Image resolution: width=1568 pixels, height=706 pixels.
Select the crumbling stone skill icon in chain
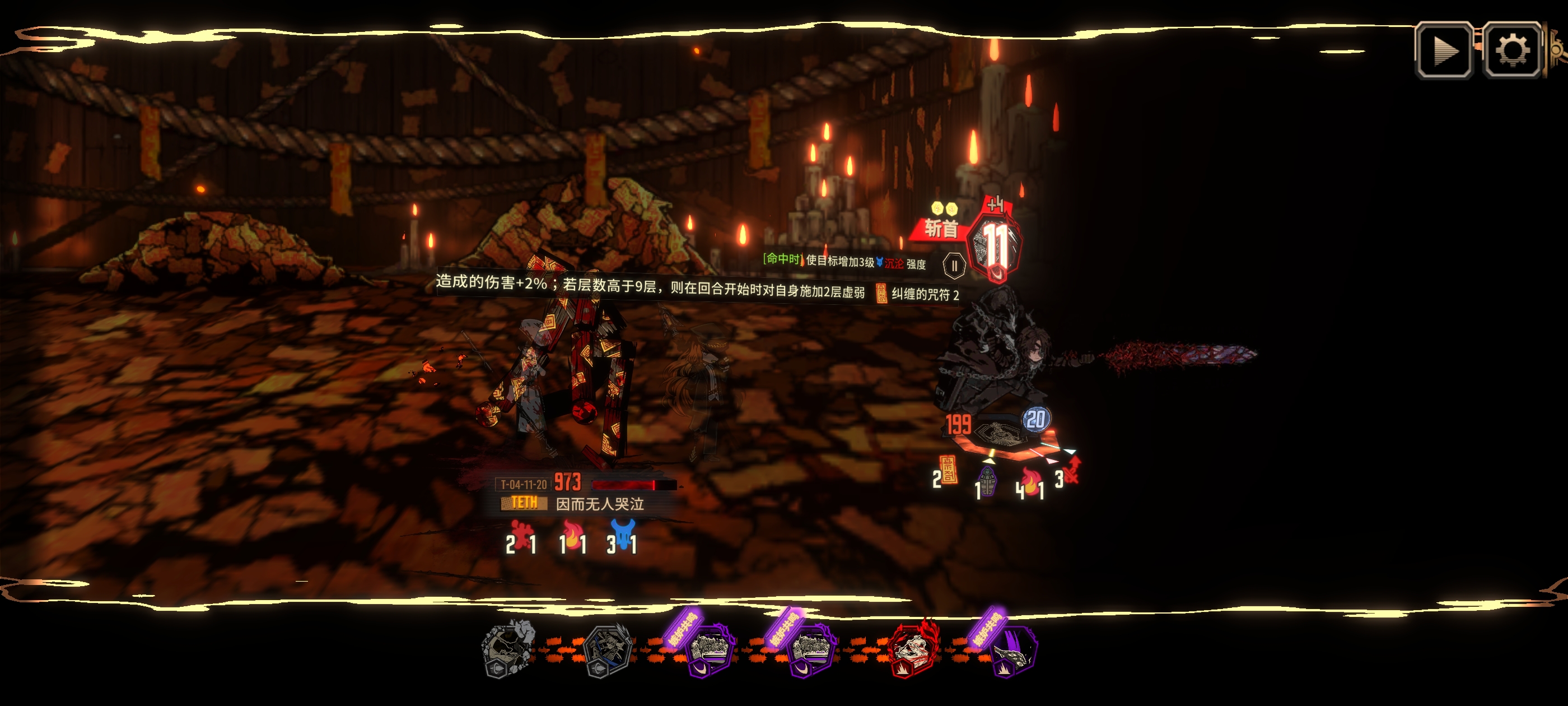click(x=509, y=649)
